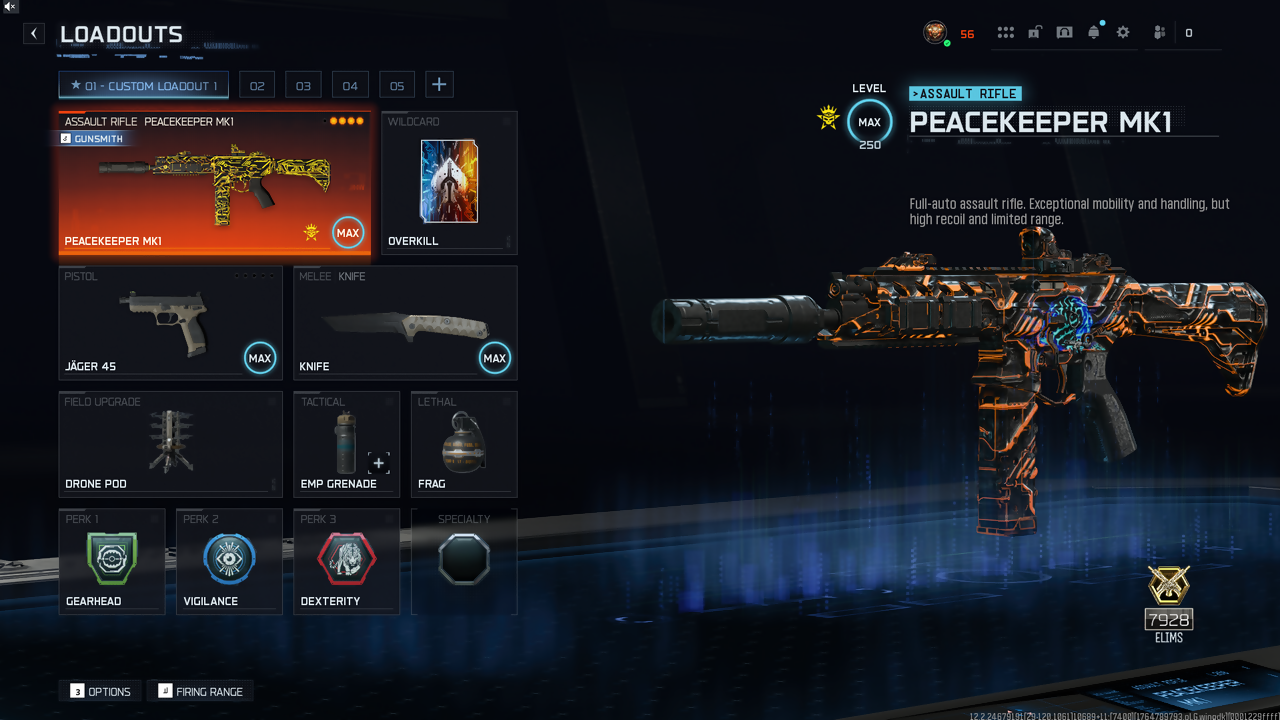Open the Vigilance perk slot
Viewport: 1280px width, 720px height.
pos(229,561)
